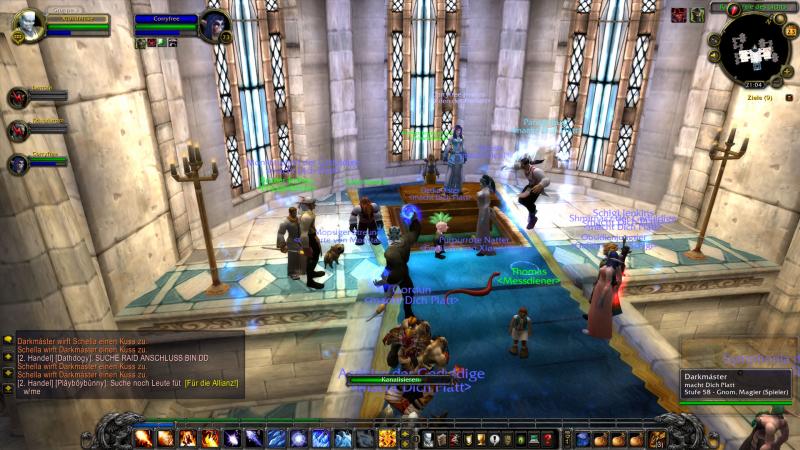Open the calendar button showing 23
Screen dimensions: 800x450
click(790, 32)
